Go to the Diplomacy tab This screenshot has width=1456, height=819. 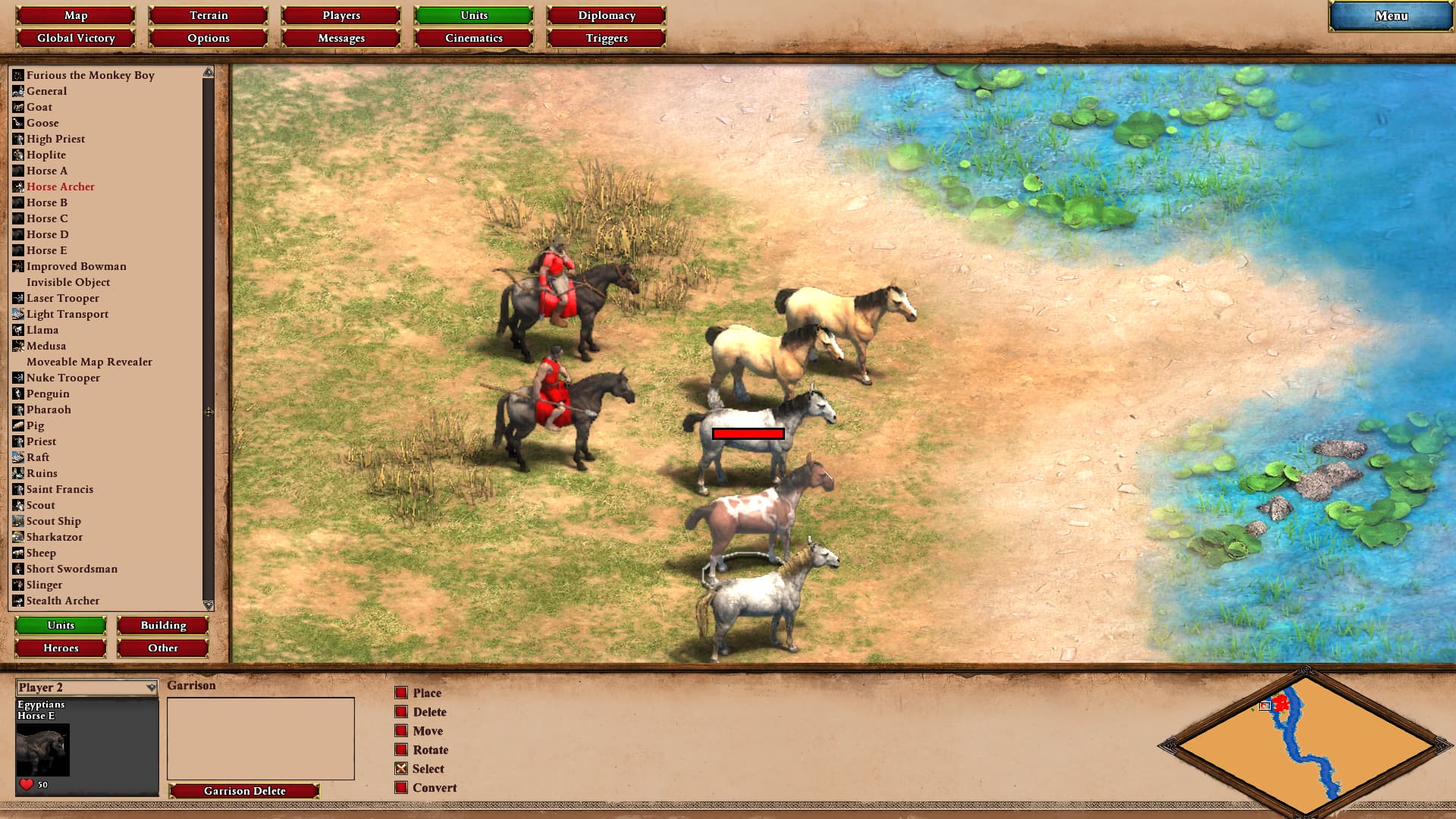(607, 15)
